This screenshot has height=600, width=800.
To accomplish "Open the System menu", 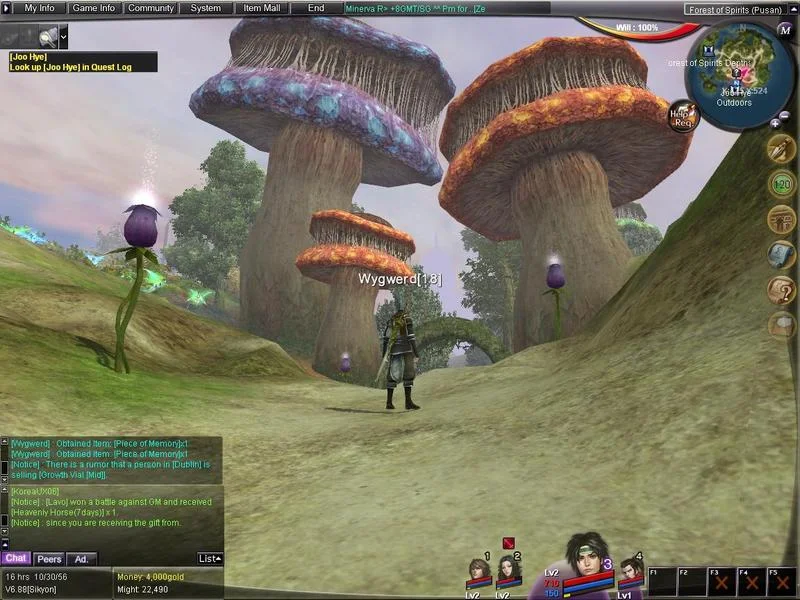I will pos(206,8).
